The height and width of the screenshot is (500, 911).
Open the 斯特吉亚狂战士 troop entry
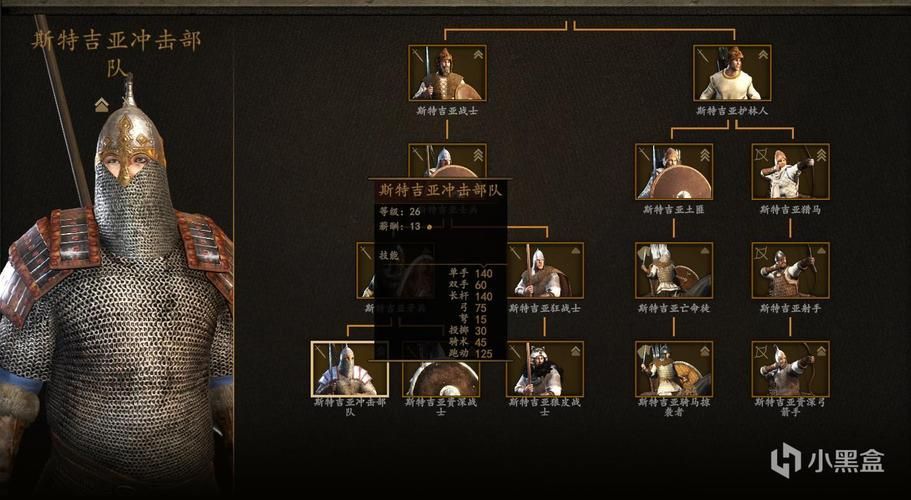[545, 270]
